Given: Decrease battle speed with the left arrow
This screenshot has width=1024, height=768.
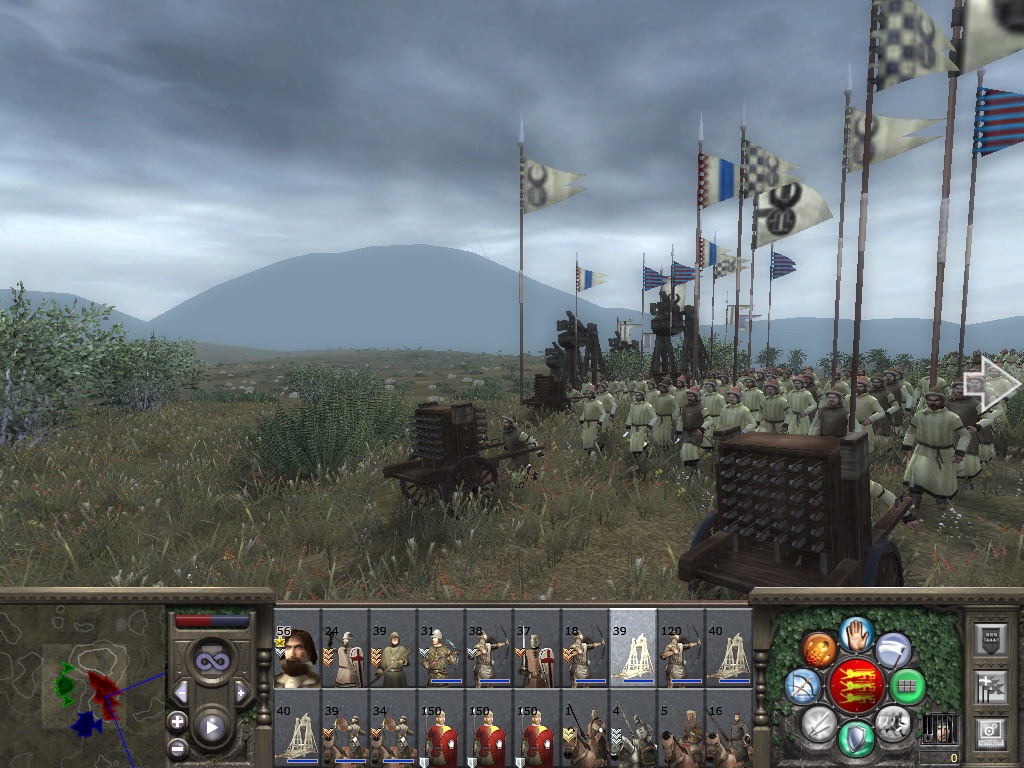Looking at the screenshot, I should point(181,692).
